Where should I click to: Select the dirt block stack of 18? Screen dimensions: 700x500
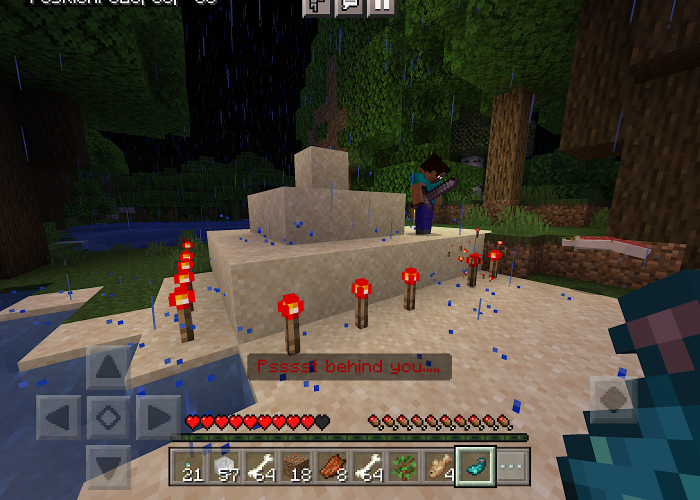298,466
